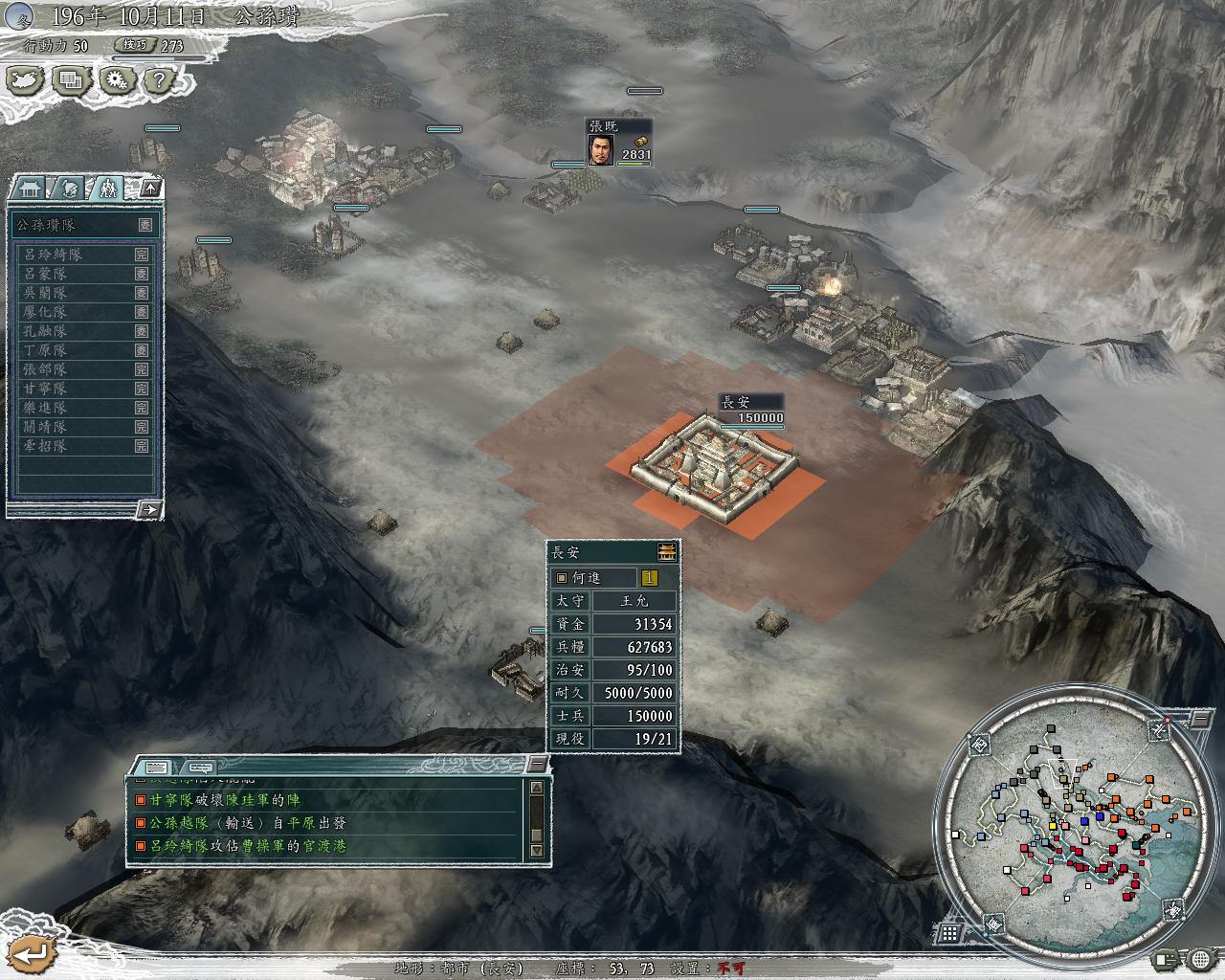Collapse the unit list with the up-arrow button

coord(150,188)
